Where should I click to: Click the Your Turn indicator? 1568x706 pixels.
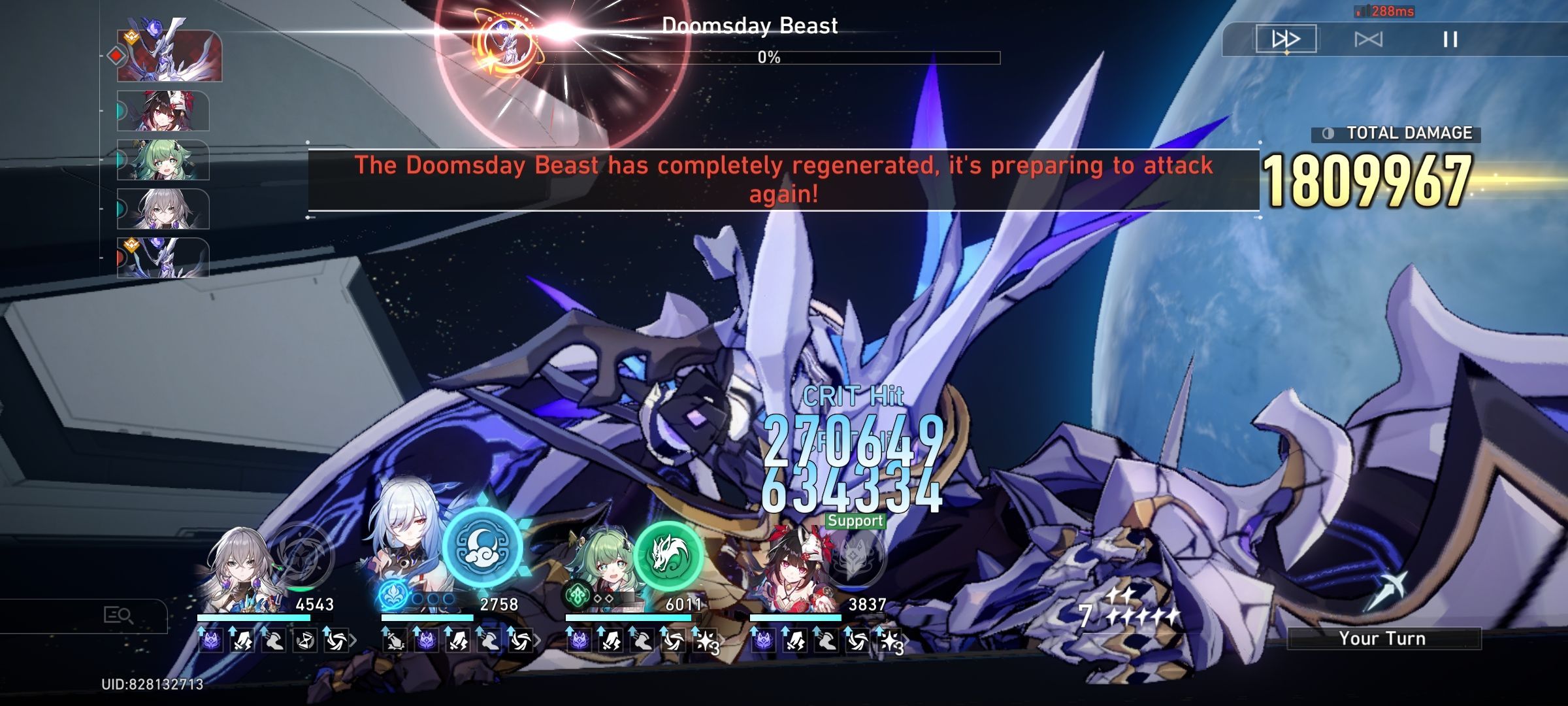click(1384, 639)
